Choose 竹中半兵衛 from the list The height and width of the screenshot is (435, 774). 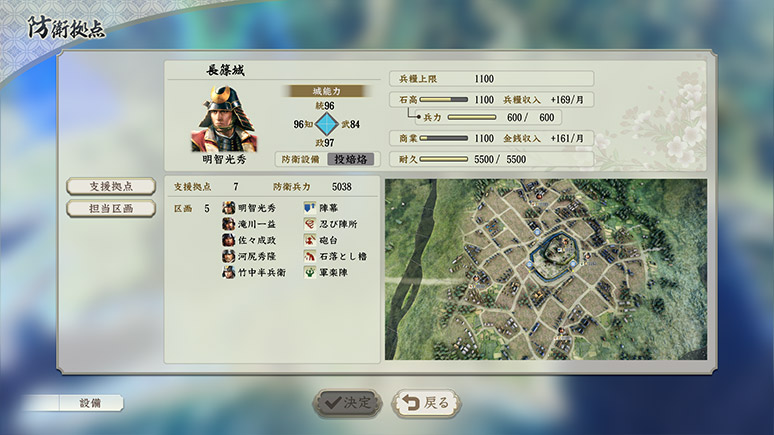(263, 272)
